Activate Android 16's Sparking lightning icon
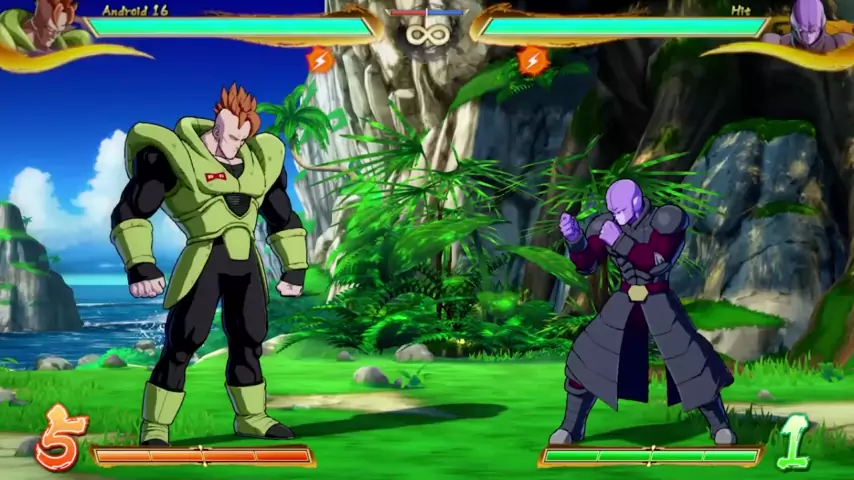 click(320, 60)
